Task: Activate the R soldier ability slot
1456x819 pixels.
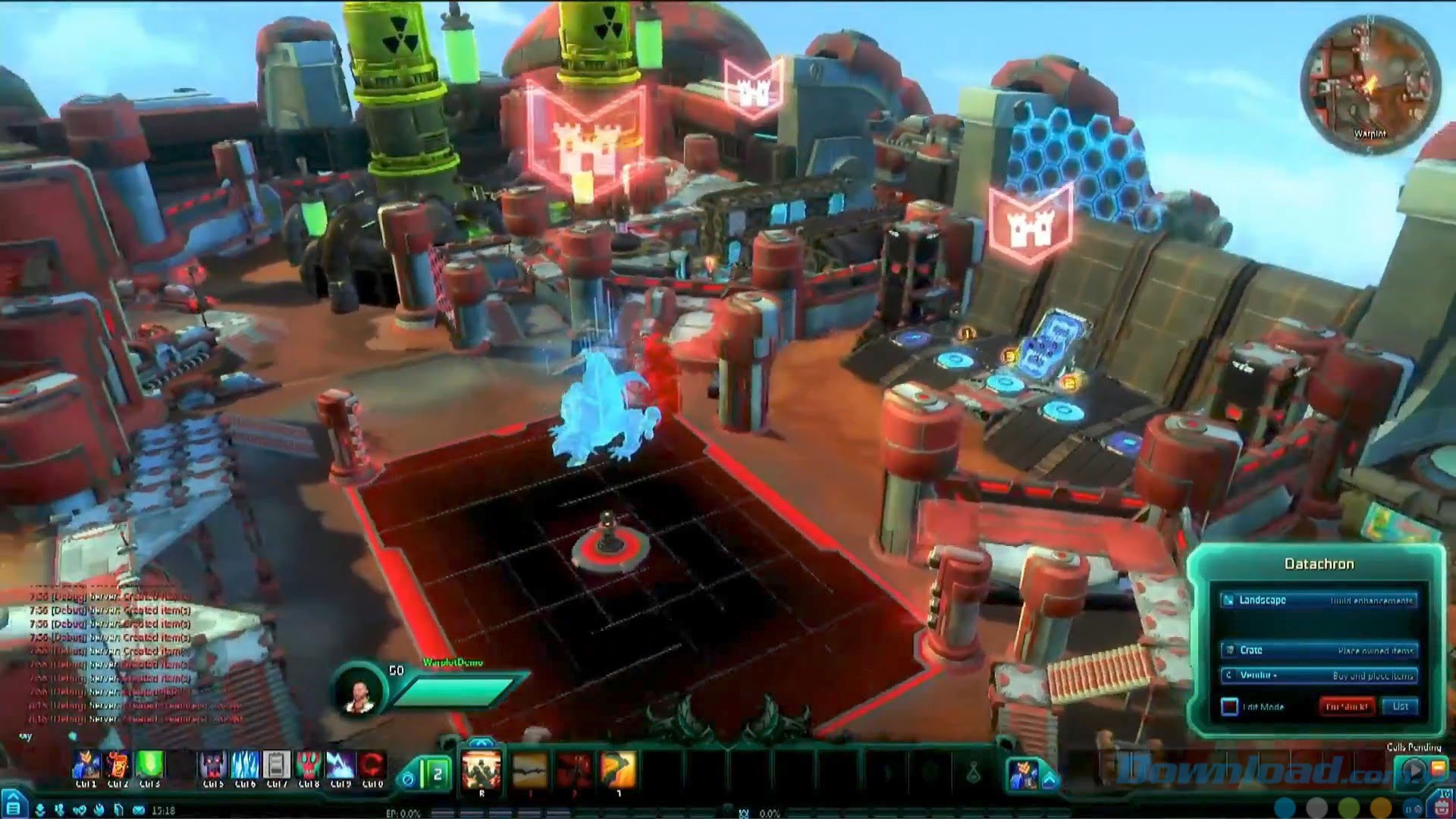Action: point(482,770)
